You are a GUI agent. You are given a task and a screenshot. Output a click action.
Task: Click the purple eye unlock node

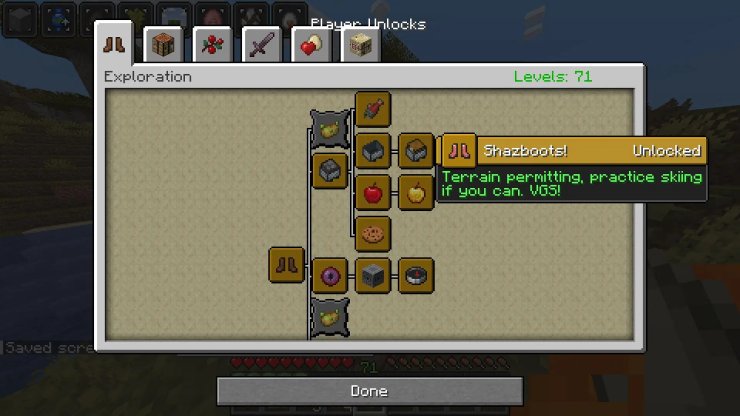(329, 275)
